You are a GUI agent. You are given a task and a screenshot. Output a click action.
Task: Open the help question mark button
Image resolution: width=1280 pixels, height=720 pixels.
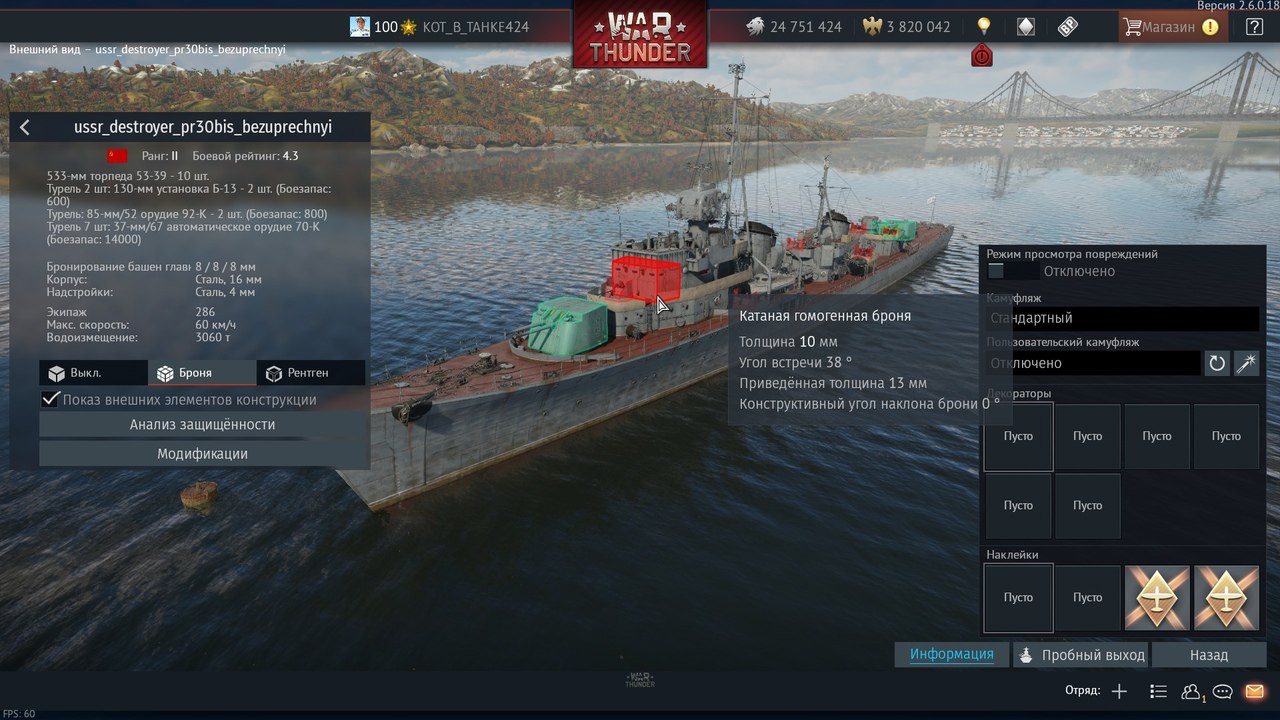click(1254, 27)
